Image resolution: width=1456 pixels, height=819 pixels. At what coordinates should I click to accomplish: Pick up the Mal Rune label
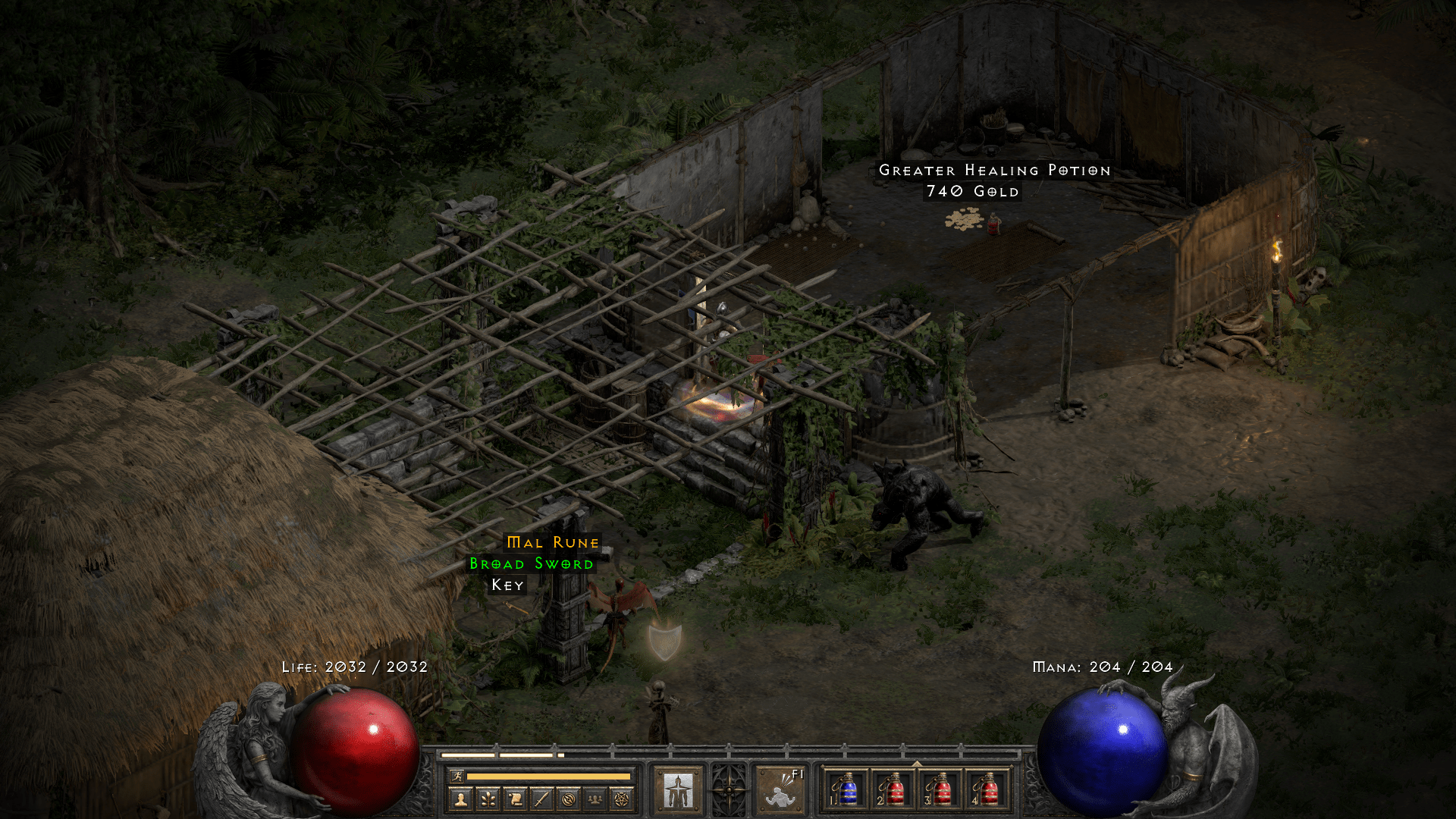[551, 543]
